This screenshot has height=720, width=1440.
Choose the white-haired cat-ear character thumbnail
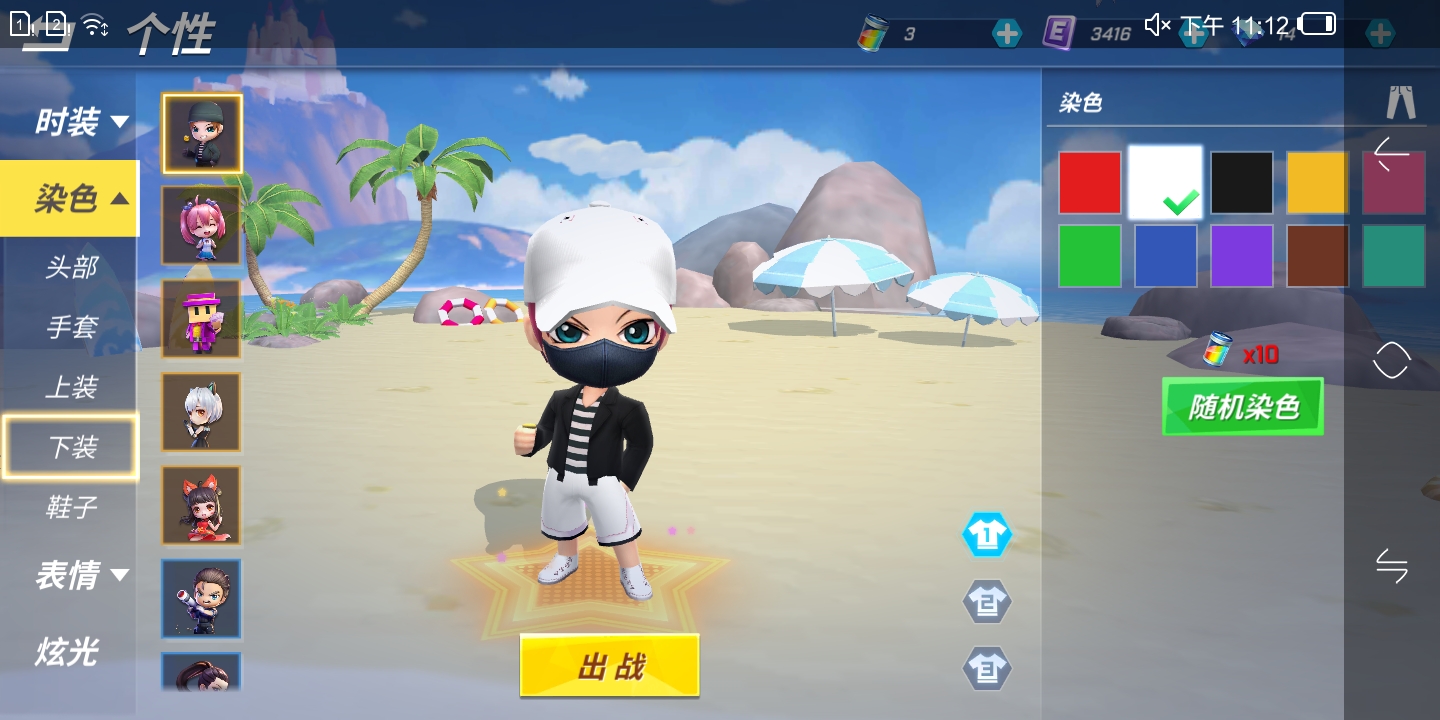[201, 412]
